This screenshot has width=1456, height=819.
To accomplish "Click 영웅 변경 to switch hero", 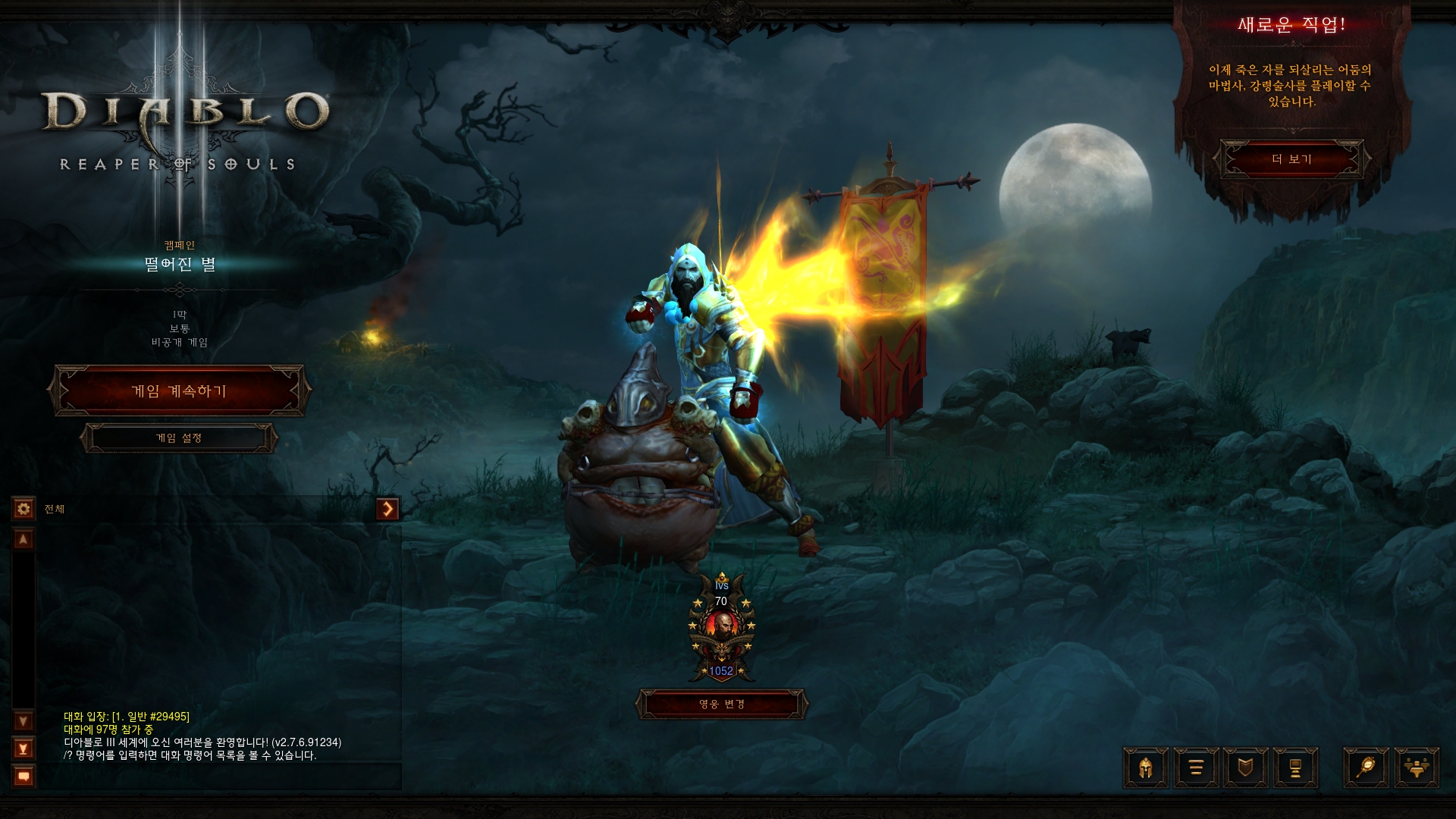I will click(x=722, y=704).
